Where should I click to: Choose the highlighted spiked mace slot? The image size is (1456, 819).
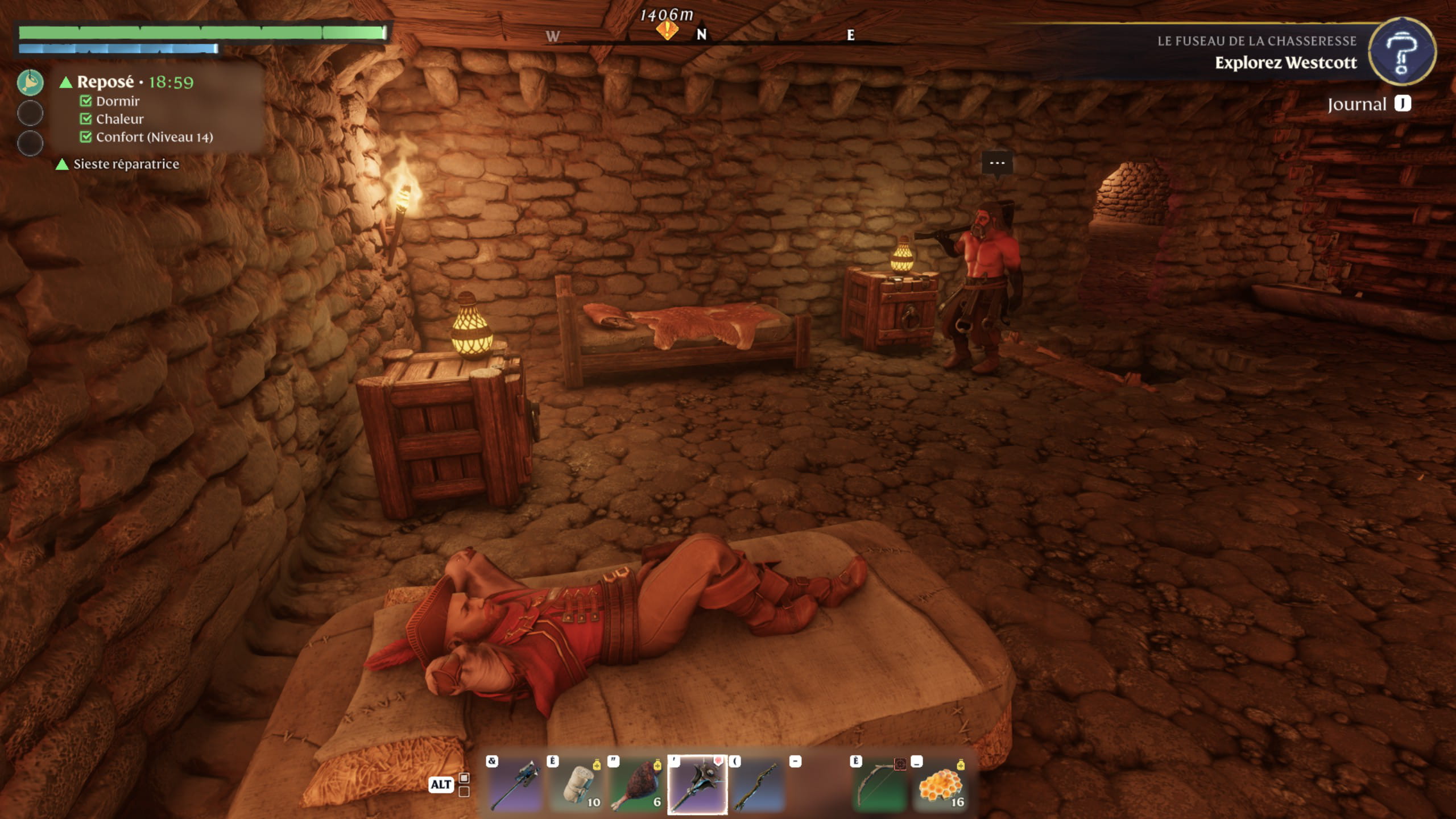tap(697, 785)
